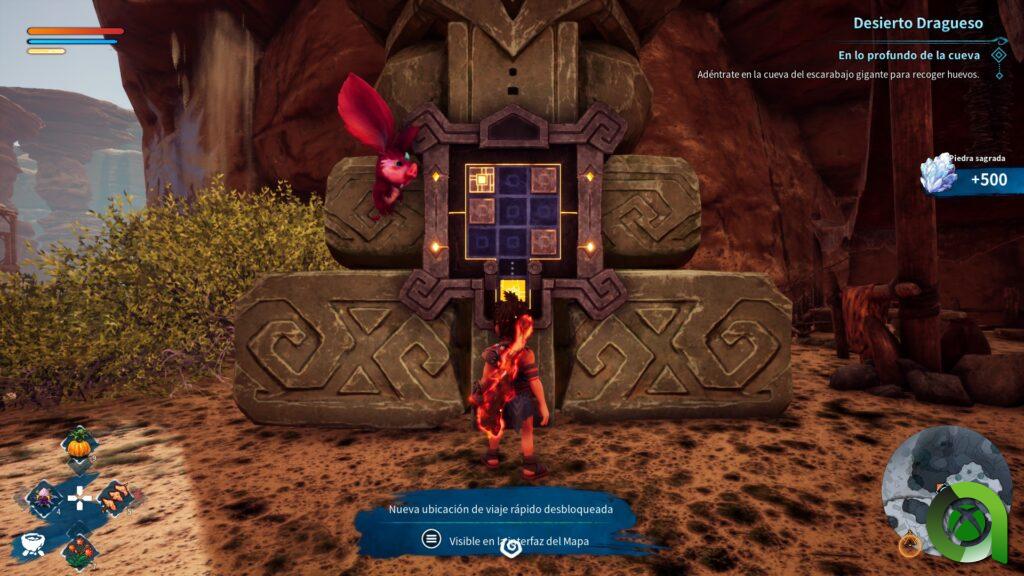The image size is (1024, 576).
Task: Select the orange mushrooms item slot
Action: [116, 497]
